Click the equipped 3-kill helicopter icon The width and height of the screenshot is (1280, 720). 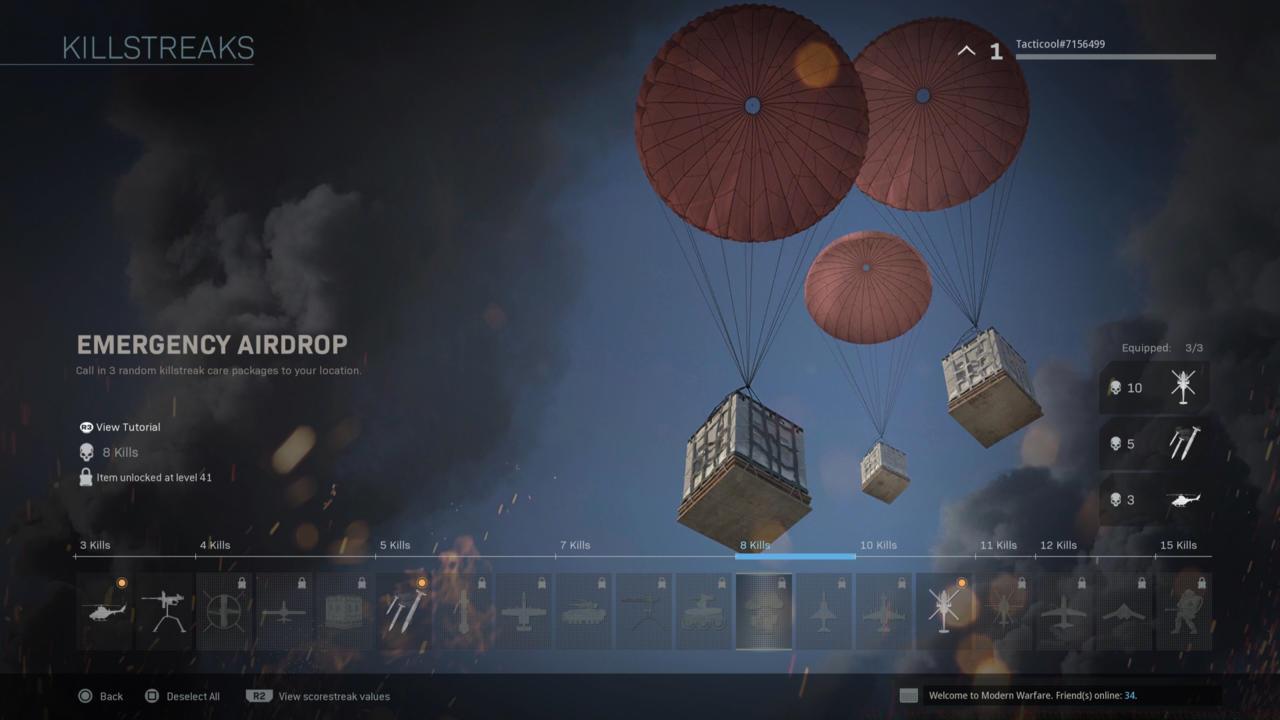1184,500
